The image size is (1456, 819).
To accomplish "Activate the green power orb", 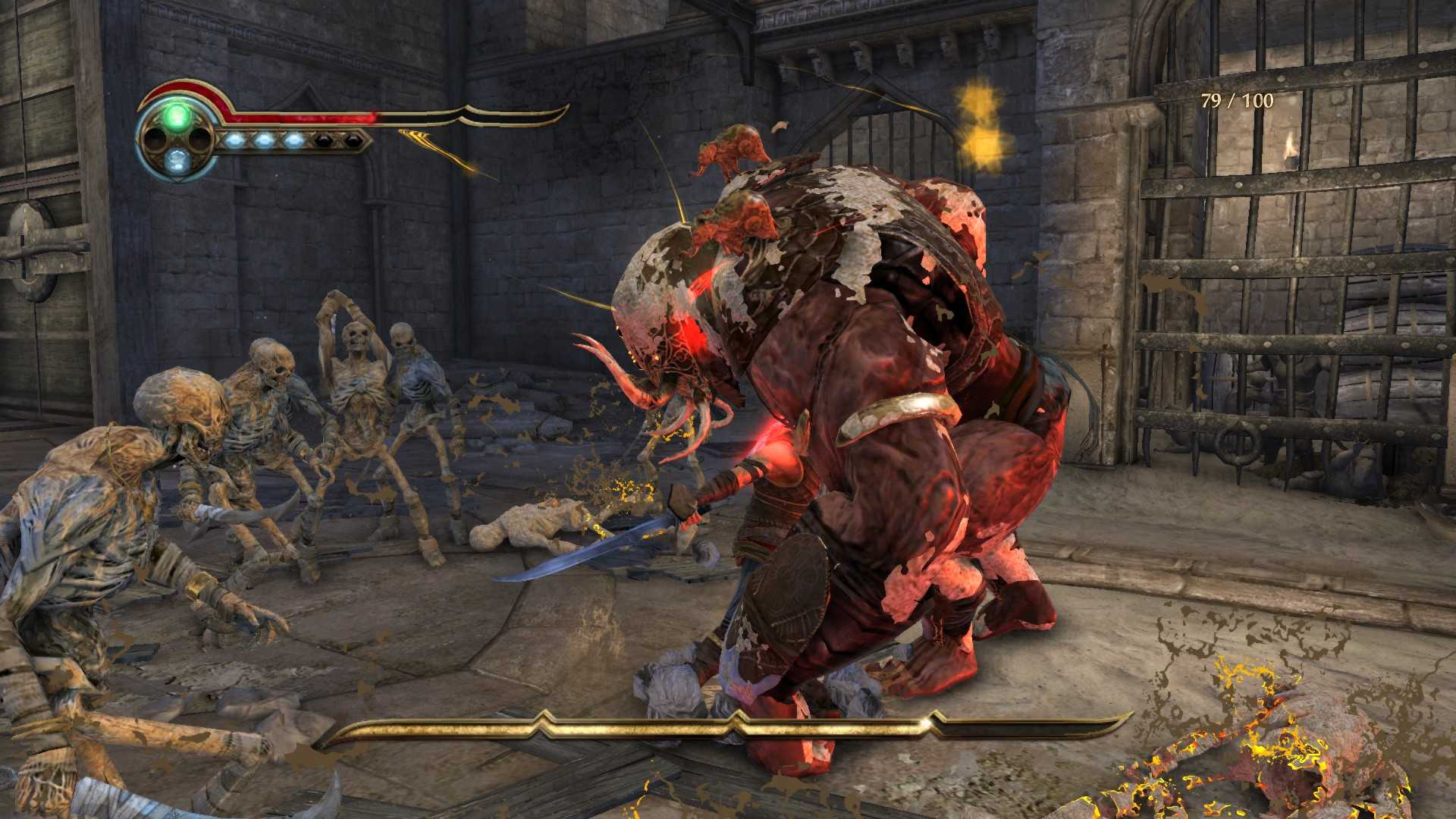I will point(177,117).
